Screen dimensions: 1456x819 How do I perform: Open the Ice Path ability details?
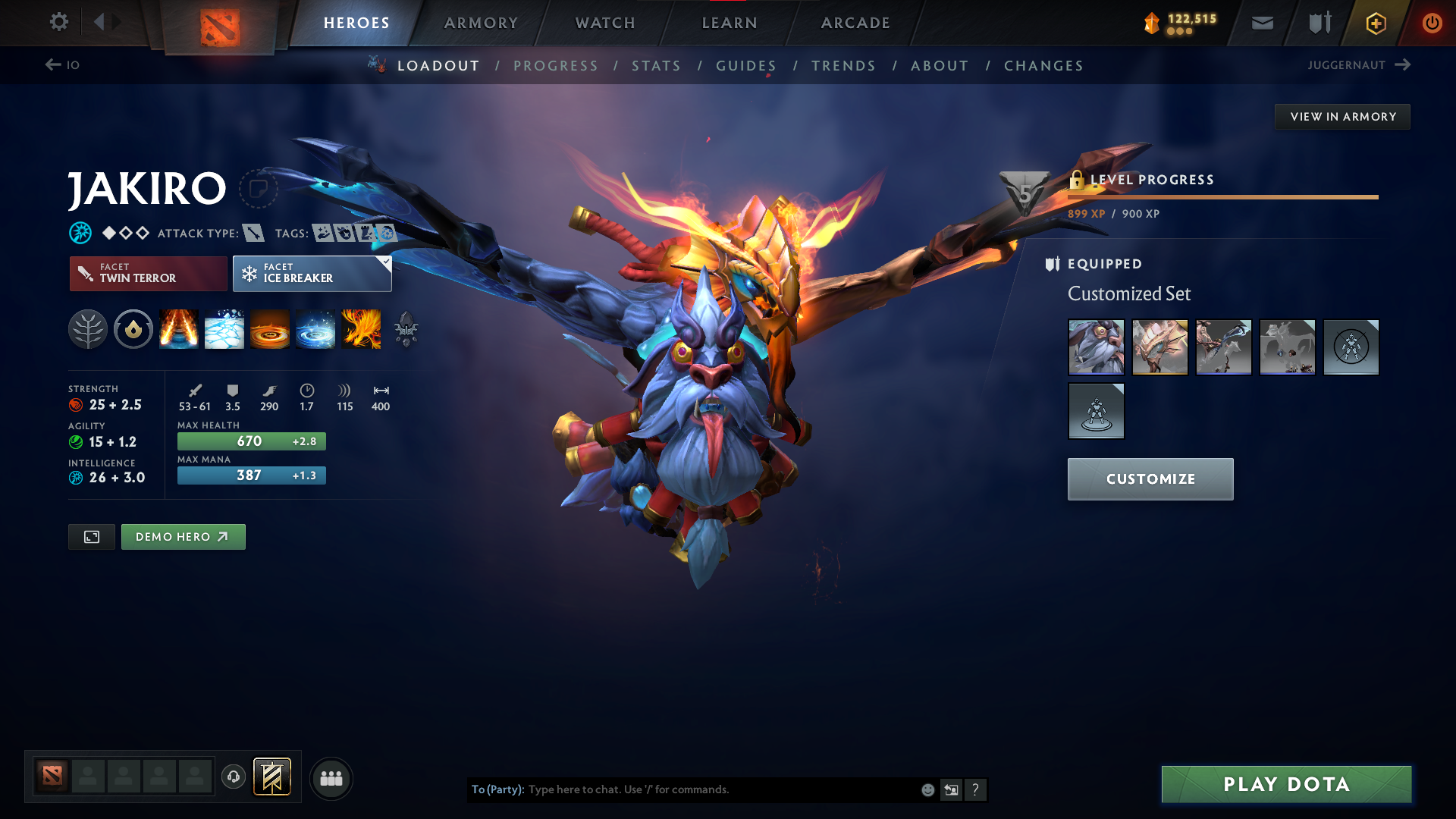224,329
